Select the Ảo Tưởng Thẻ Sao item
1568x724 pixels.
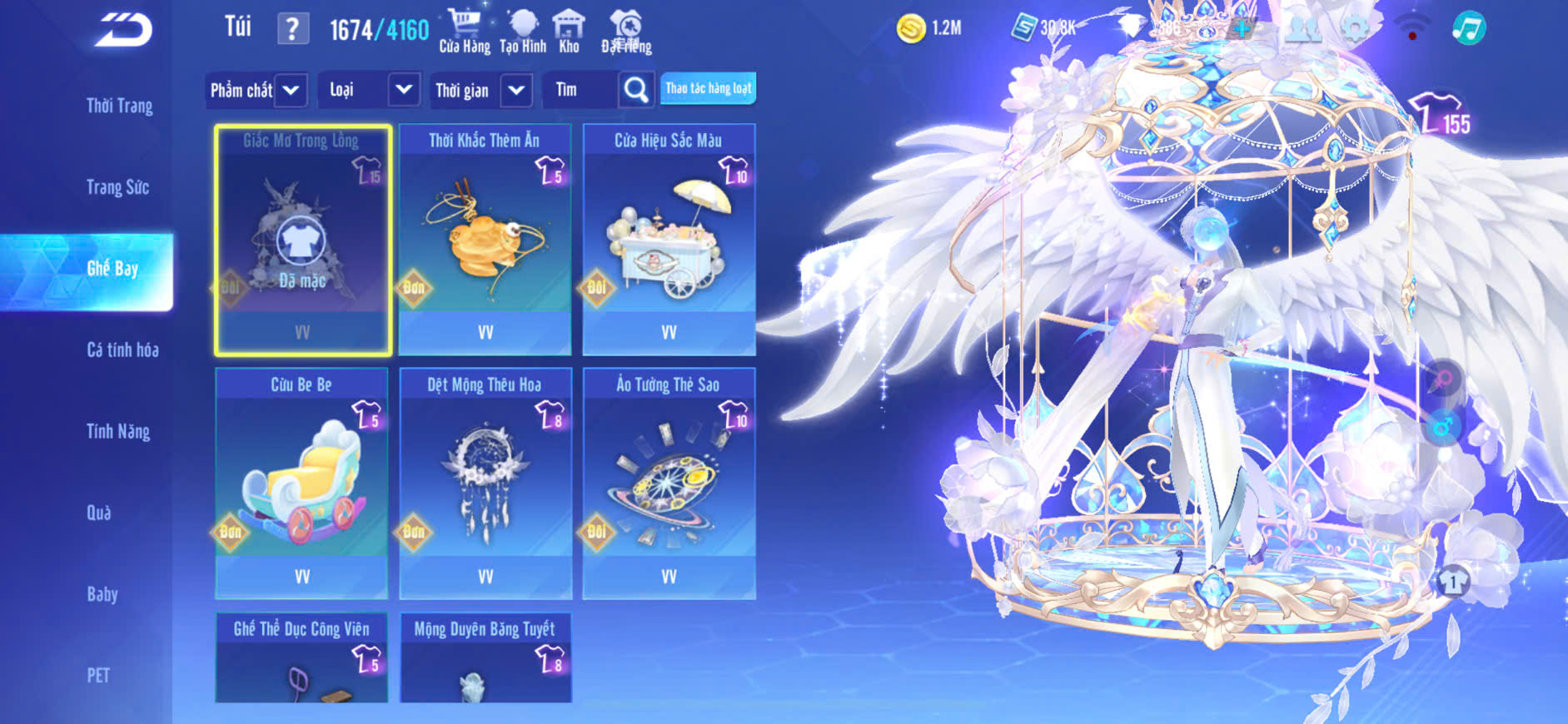[669, 483]
